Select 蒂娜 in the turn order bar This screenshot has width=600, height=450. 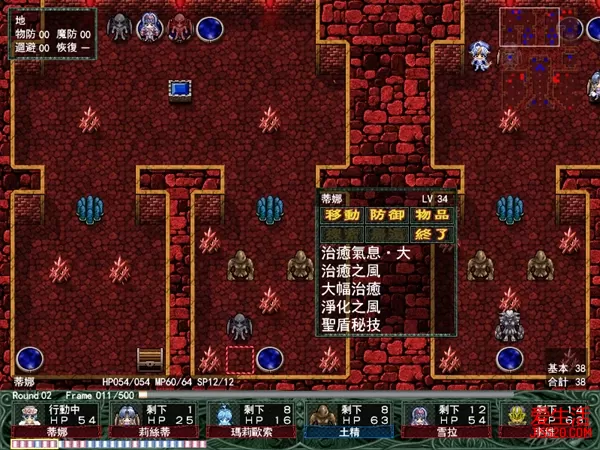click(56, 419)
